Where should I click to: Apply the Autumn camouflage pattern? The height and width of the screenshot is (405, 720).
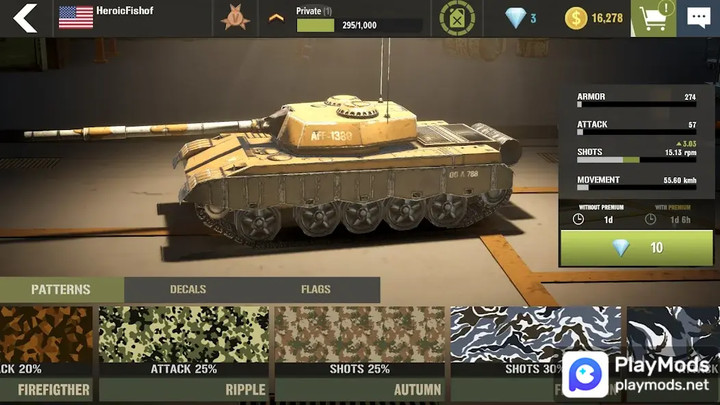click(x=359, y=345)
